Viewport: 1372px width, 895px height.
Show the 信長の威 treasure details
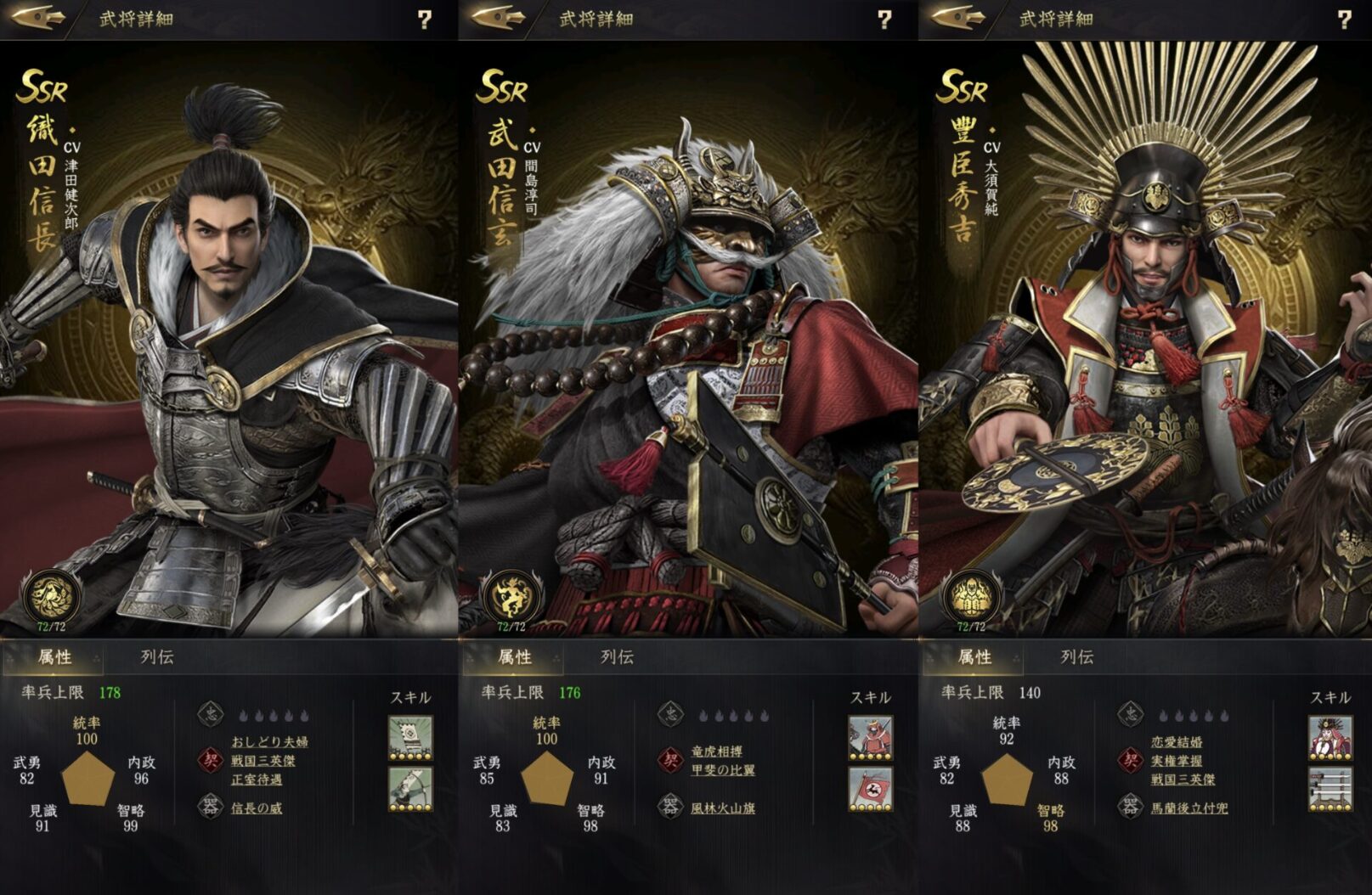(257, 808)
